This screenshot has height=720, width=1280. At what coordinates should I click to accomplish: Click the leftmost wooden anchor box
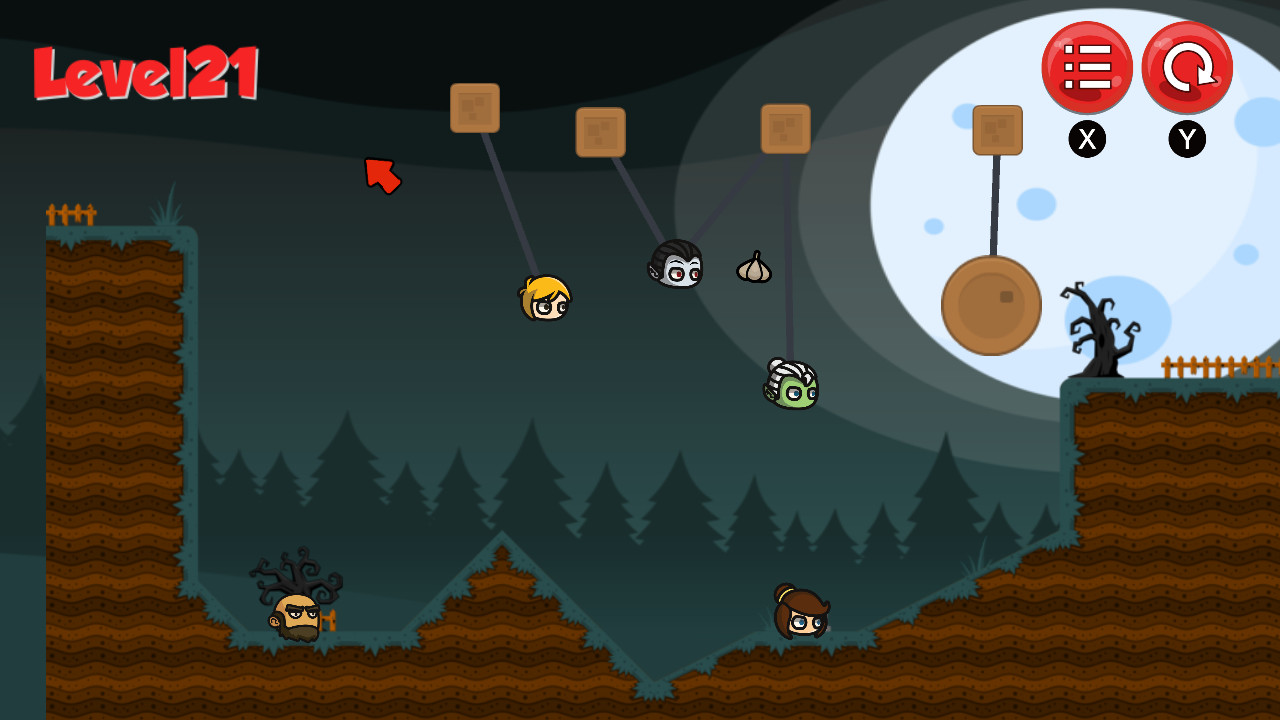pos(476,107)
